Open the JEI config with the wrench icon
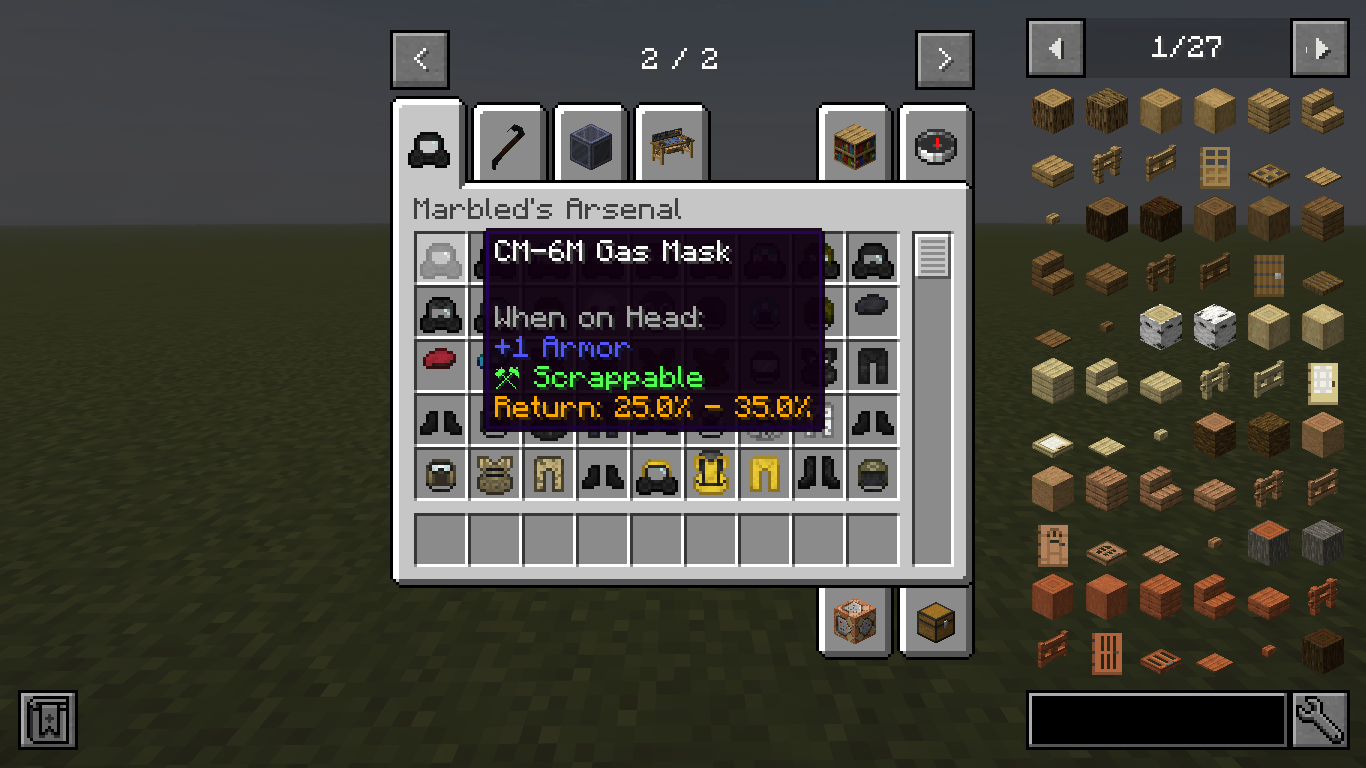1366x768 pixels. 1320,719
